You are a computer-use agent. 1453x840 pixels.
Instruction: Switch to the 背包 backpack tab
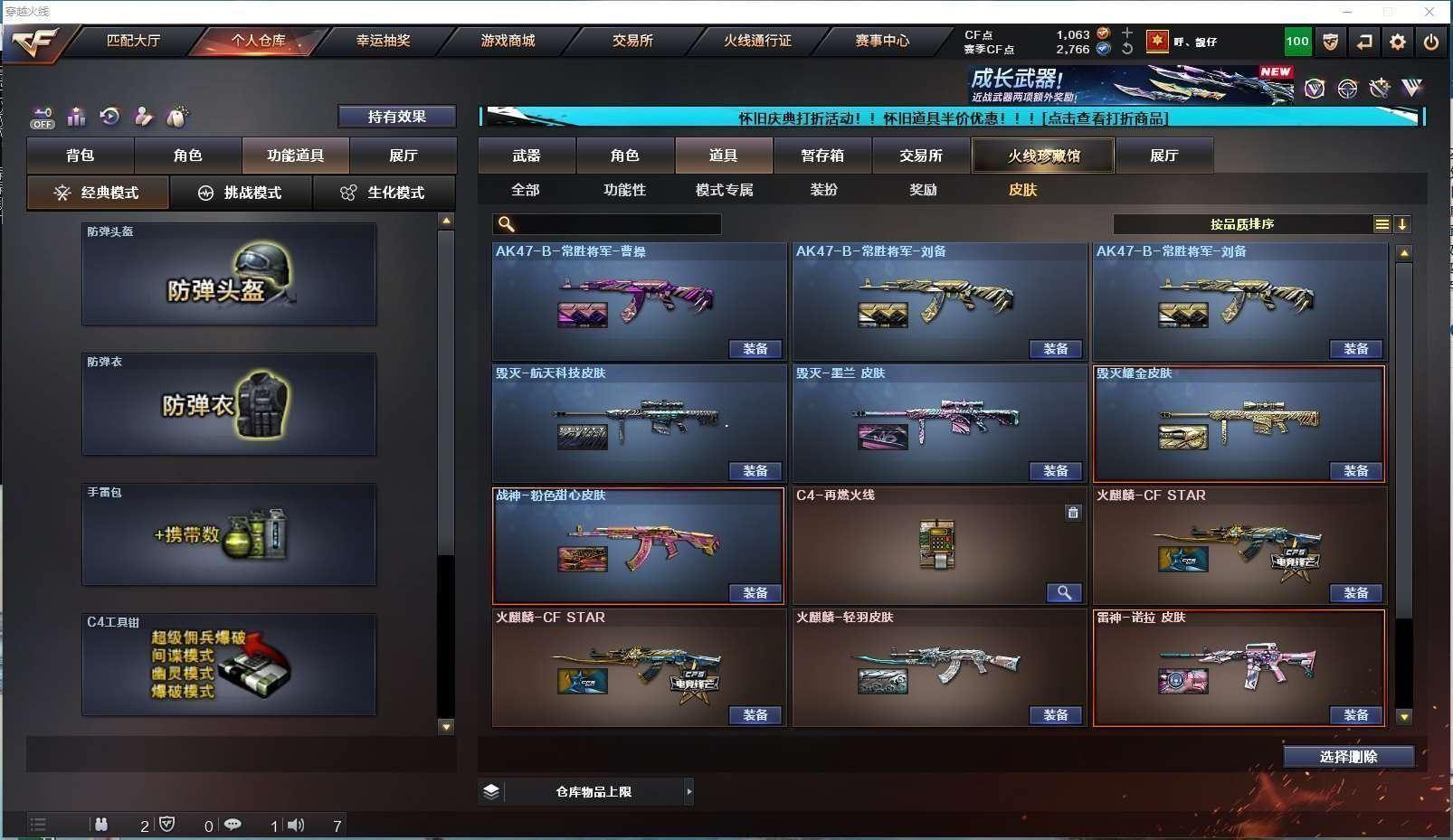[x=81, y=156]
